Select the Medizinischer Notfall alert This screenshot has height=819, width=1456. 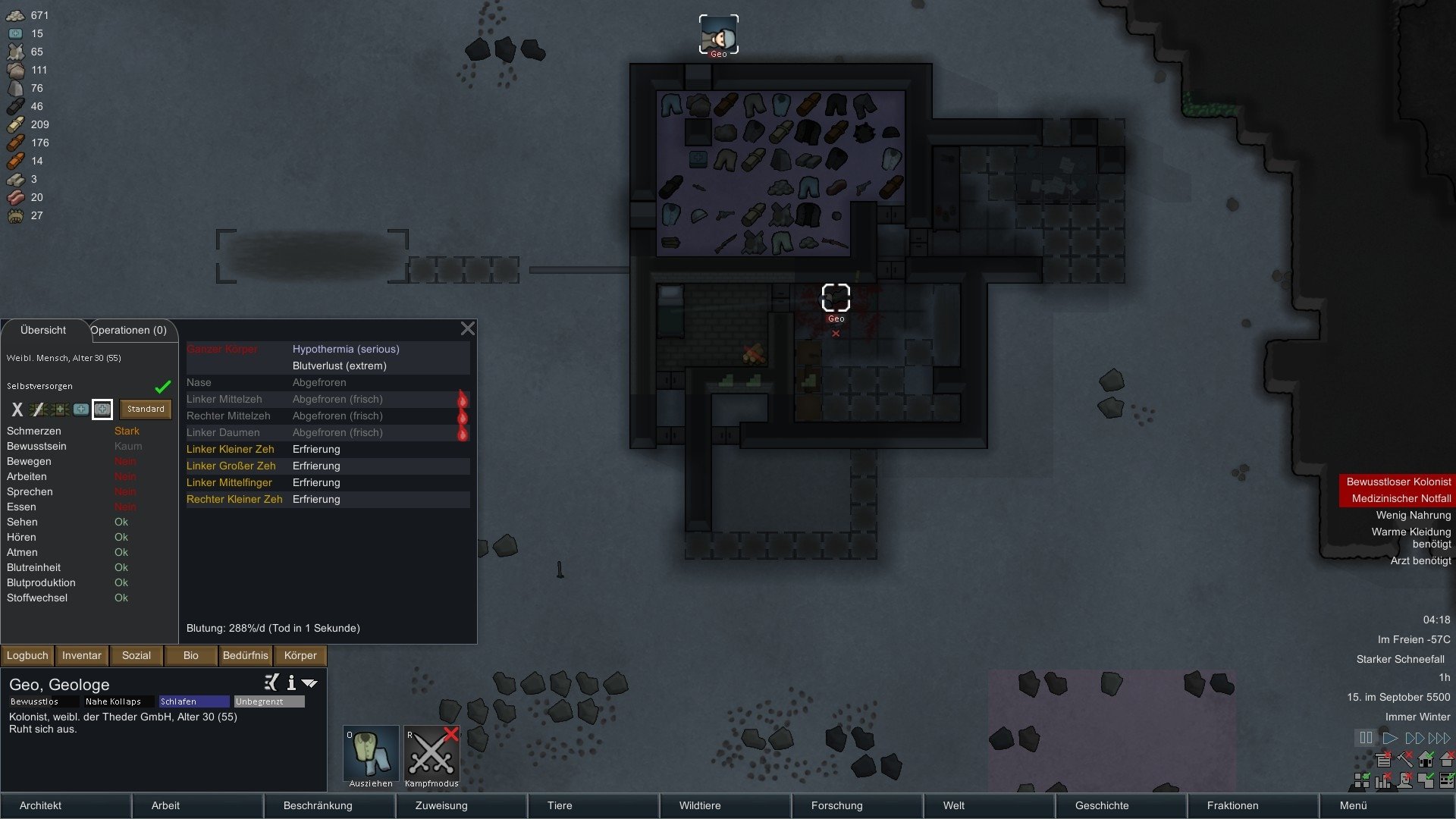tap(1401, 498)
